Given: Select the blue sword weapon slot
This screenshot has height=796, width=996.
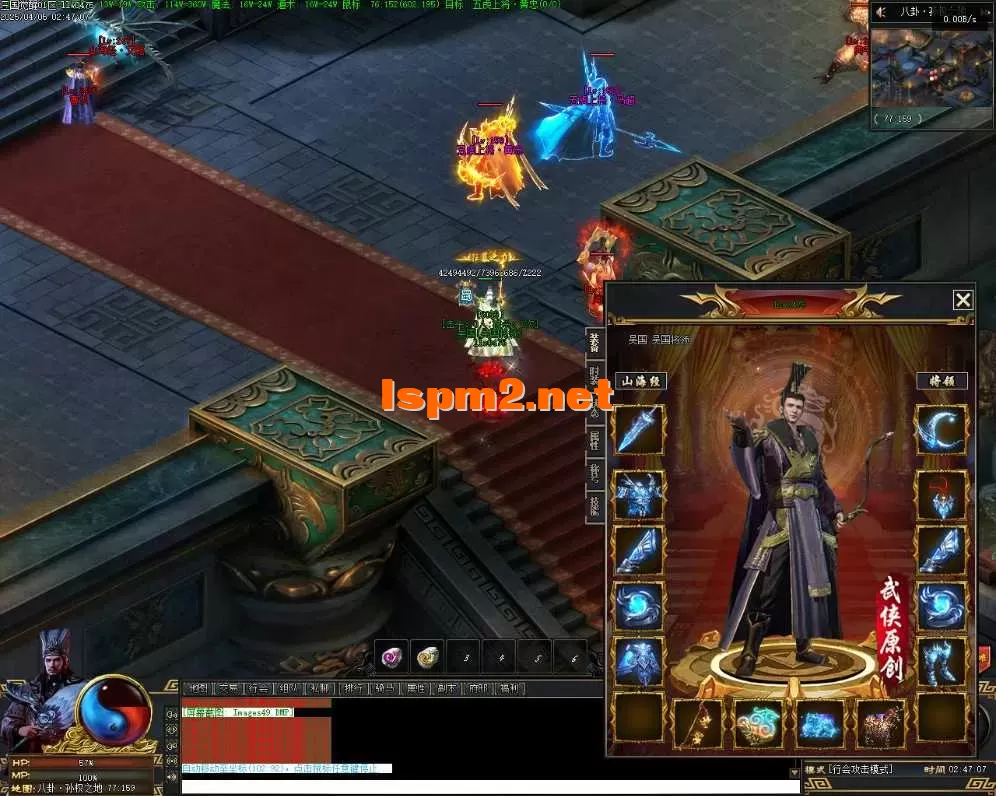Looking at the screenshot, I should tap(639, 430).
